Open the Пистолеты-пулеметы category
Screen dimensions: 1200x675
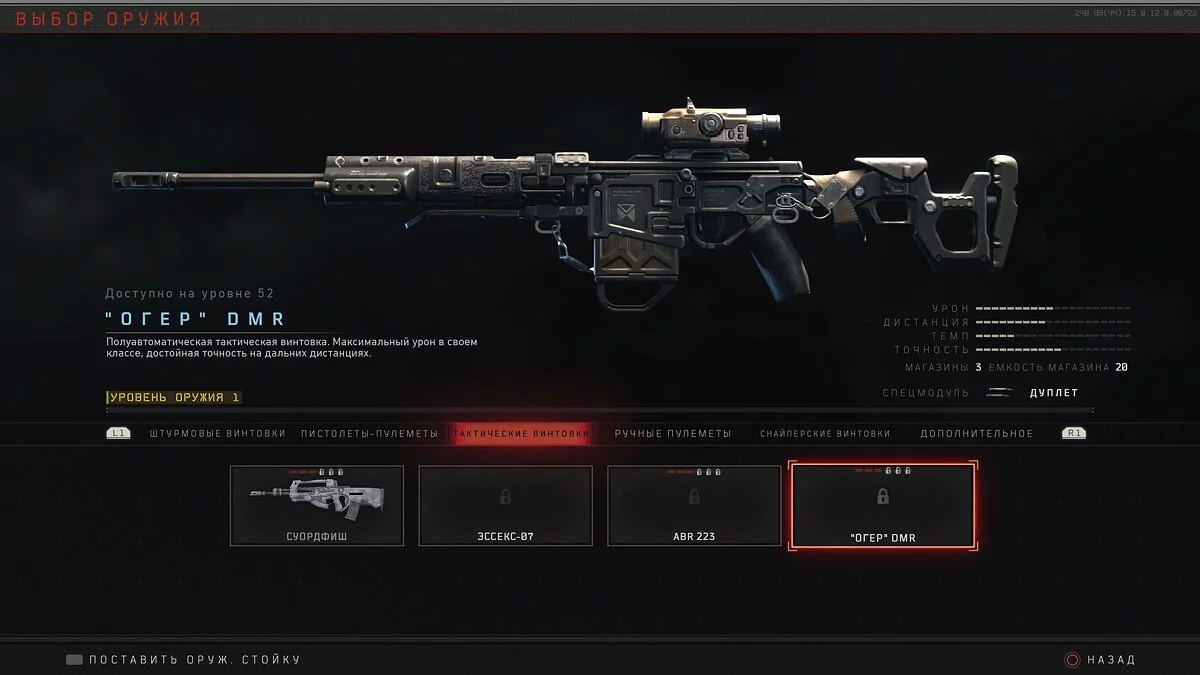[370, 433]
